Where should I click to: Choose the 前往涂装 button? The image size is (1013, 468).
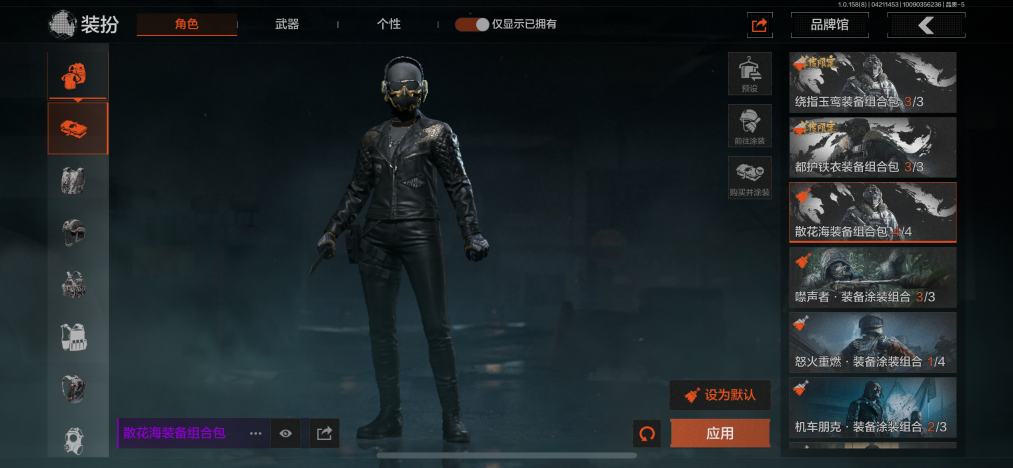click(749, 126)
